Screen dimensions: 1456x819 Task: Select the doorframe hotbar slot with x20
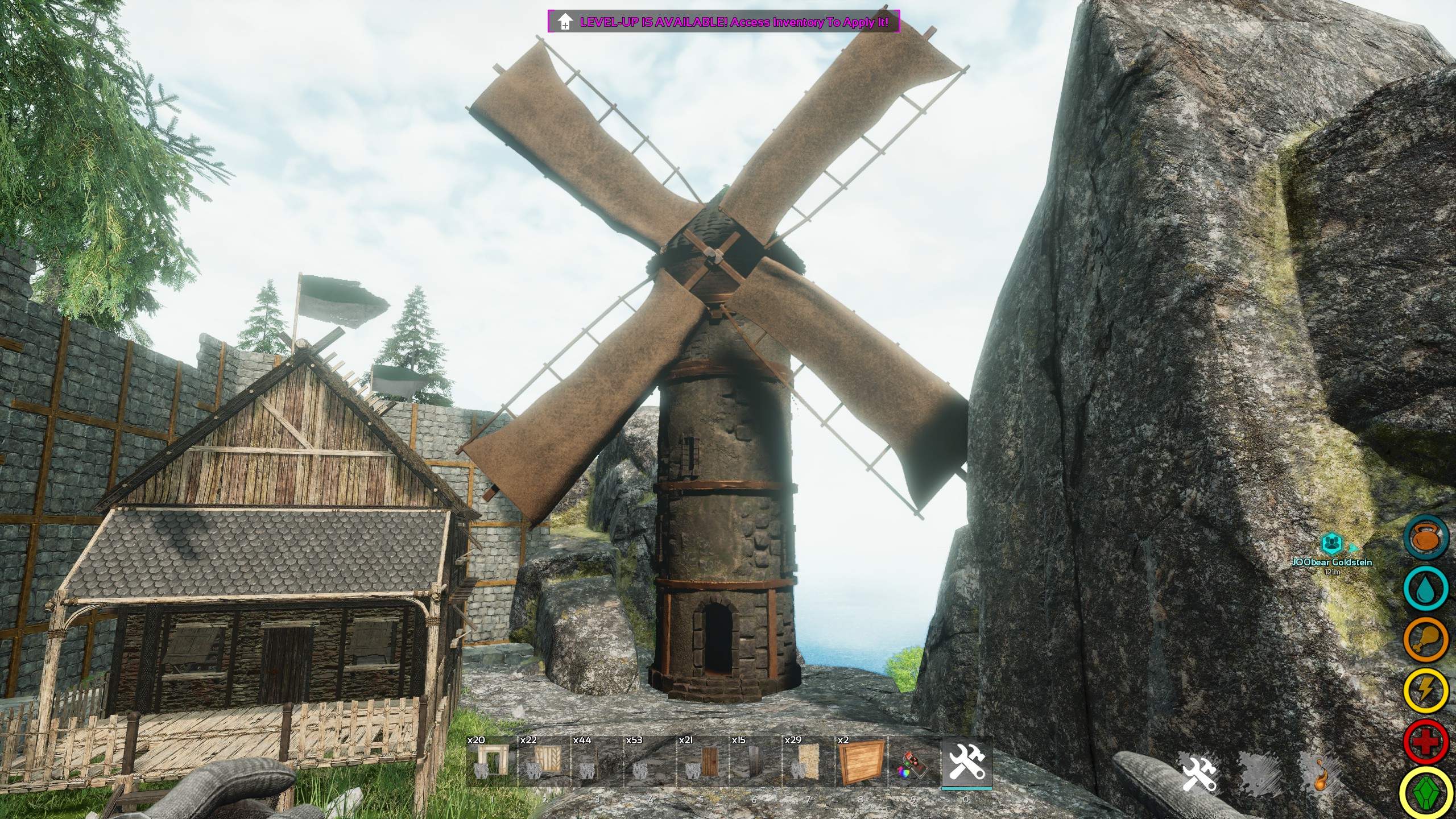click(492, 761)
